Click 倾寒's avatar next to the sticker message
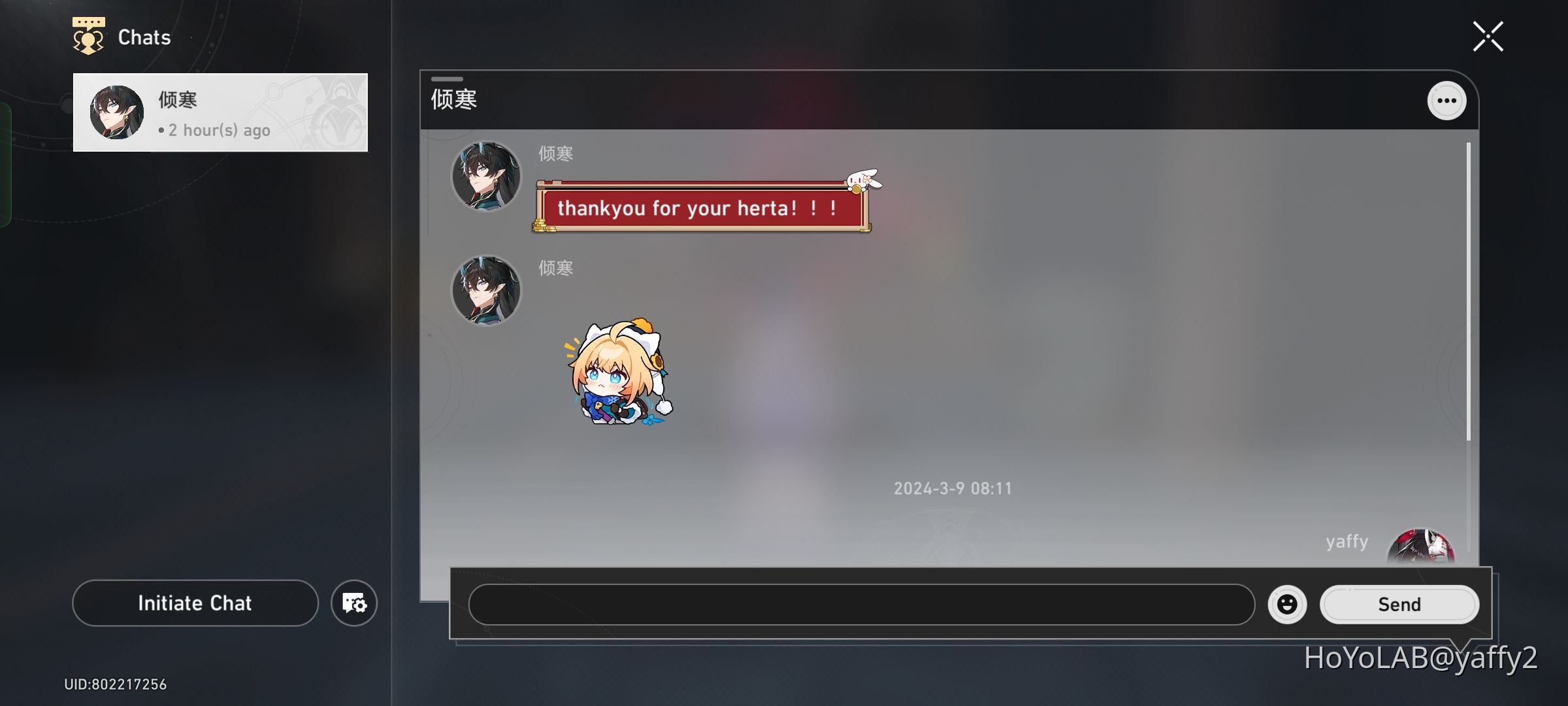 pos(486,290)
